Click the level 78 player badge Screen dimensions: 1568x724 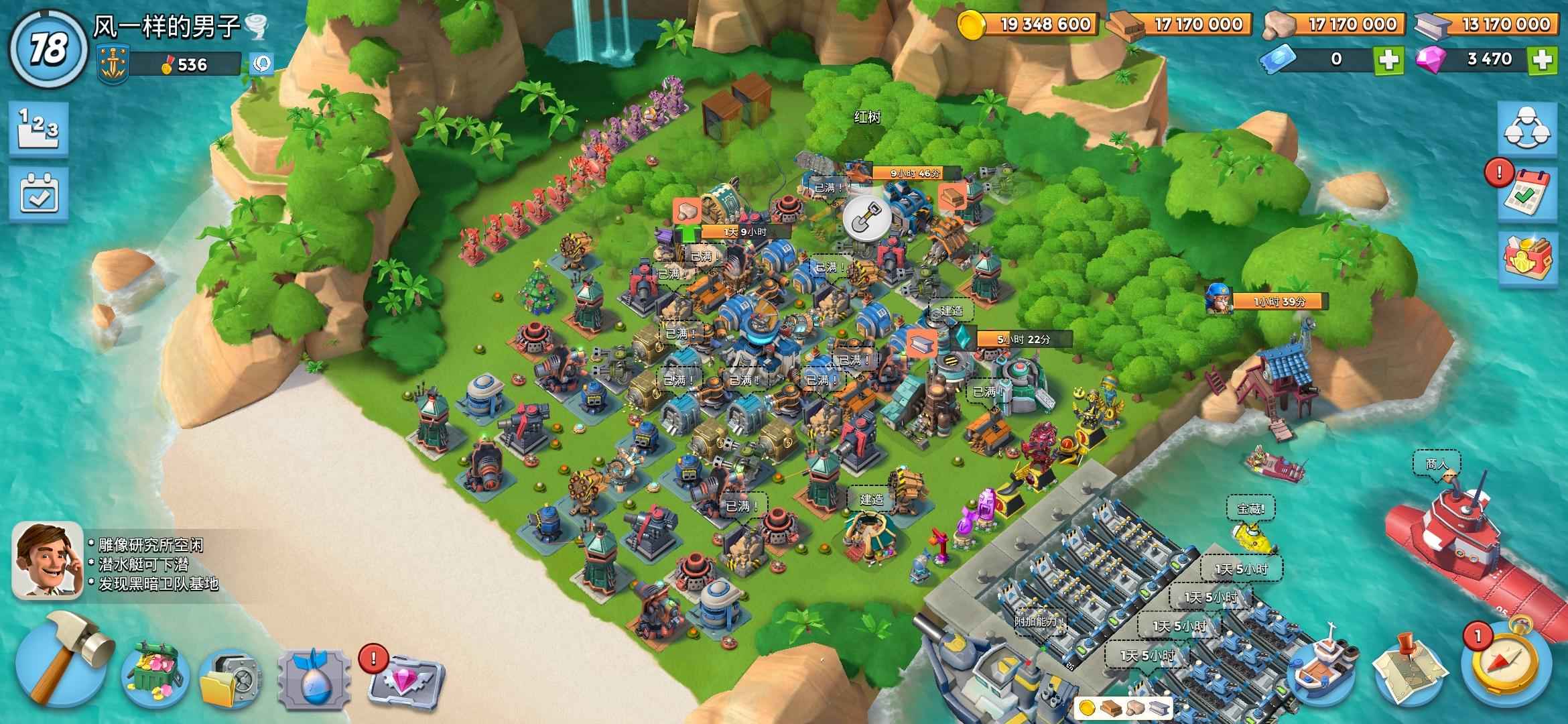47,49
